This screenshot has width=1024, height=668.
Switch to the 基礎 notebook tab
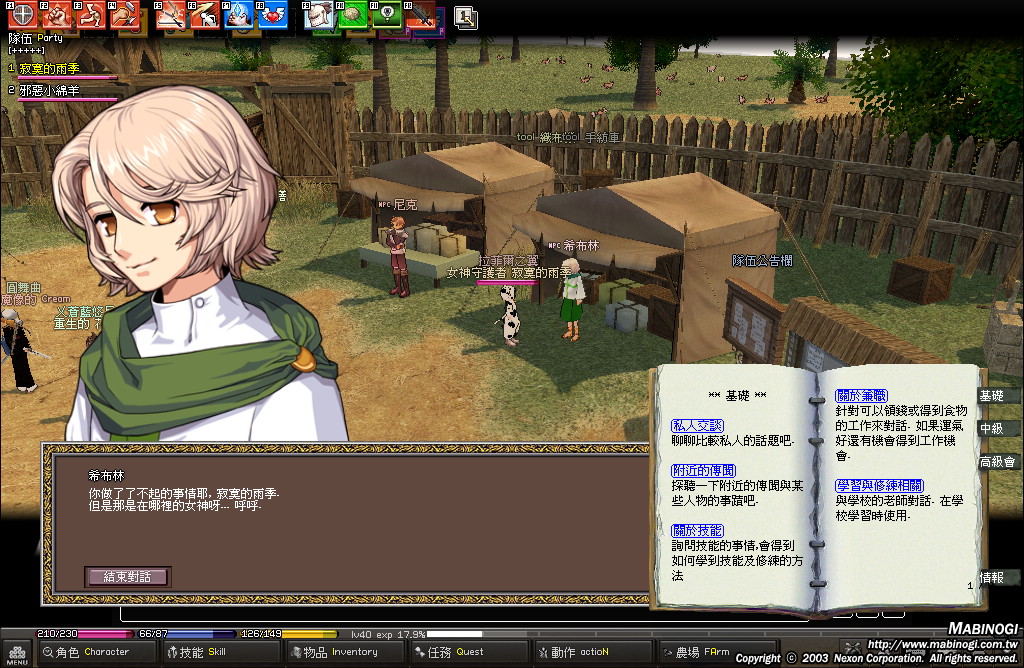click(992, 396)
